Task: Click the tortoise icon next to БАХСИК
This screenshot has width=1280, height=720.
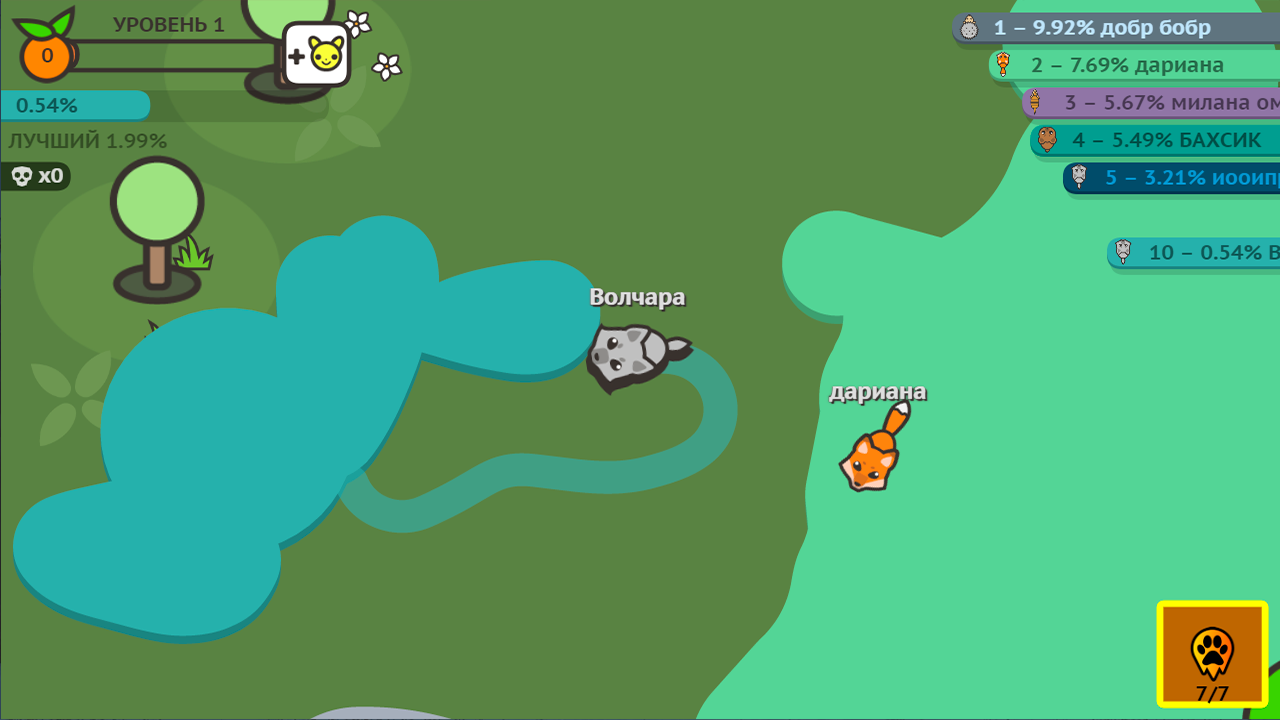Action: coord(1048,140)
